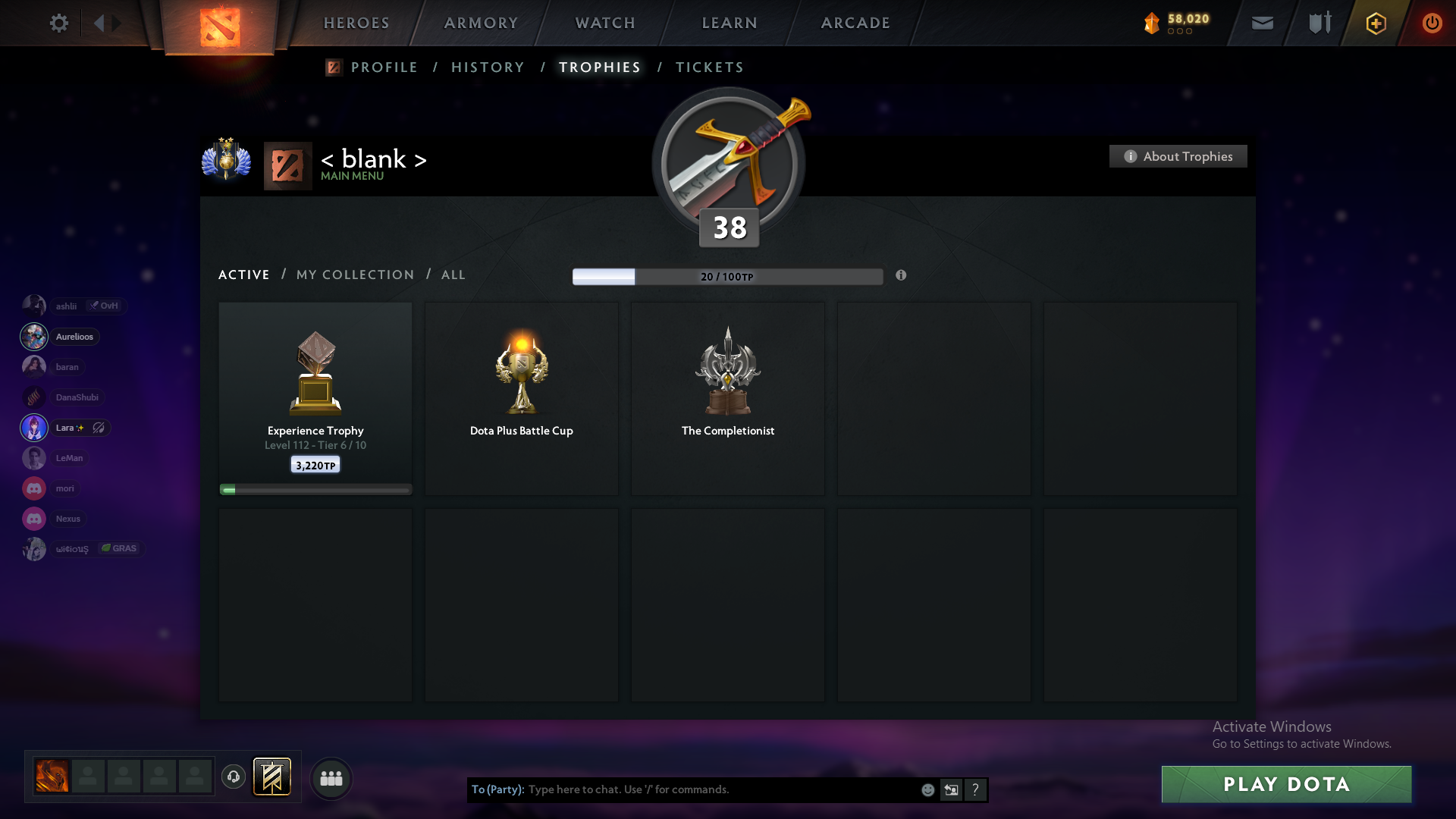Switch to the HISTORY tab
Image resolution: width=1456 pixels, height=819 pixels.
487,67
